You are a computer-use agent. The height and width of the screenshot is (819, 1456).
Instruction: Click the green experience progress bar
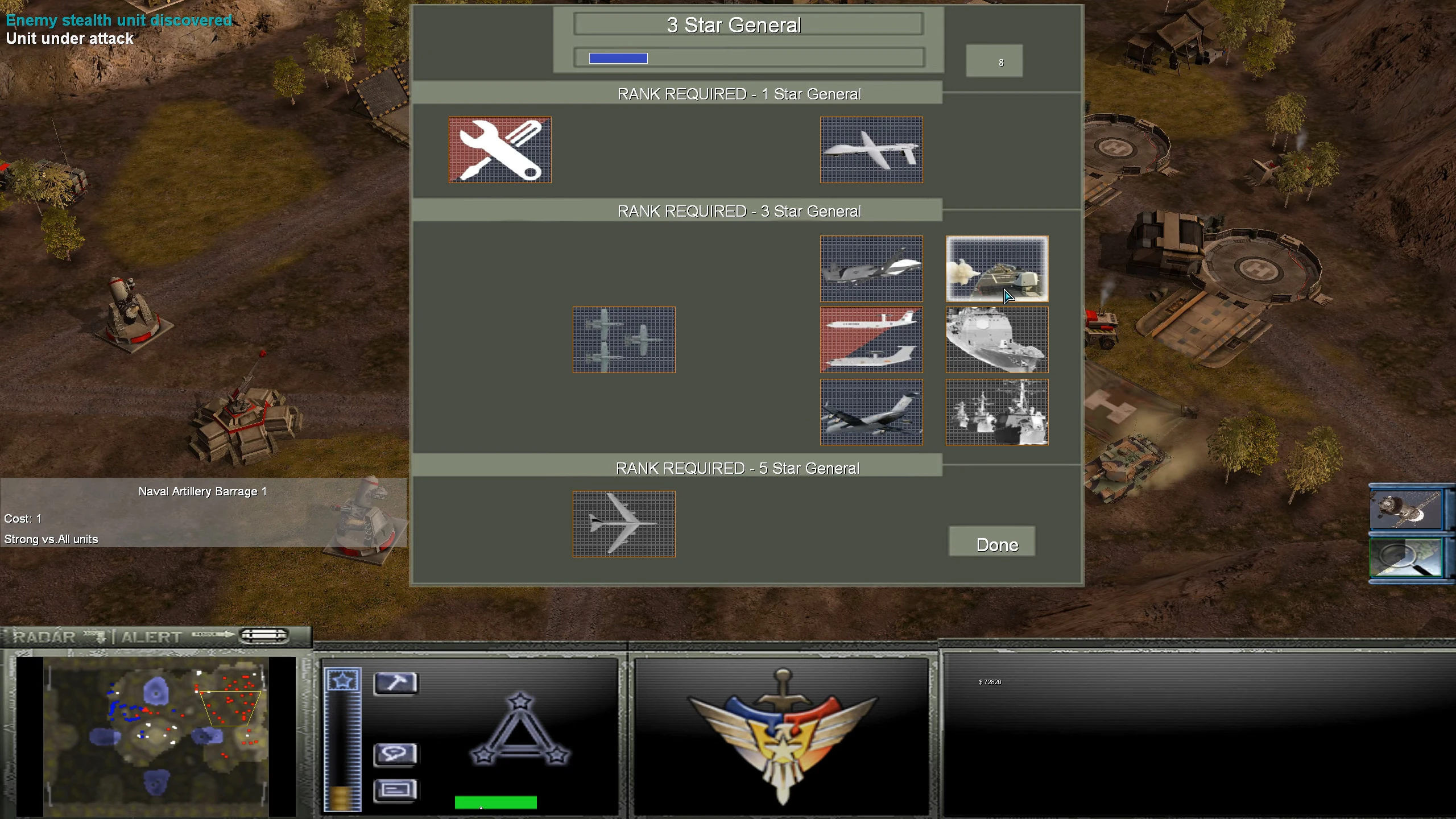tap(495, 803)
